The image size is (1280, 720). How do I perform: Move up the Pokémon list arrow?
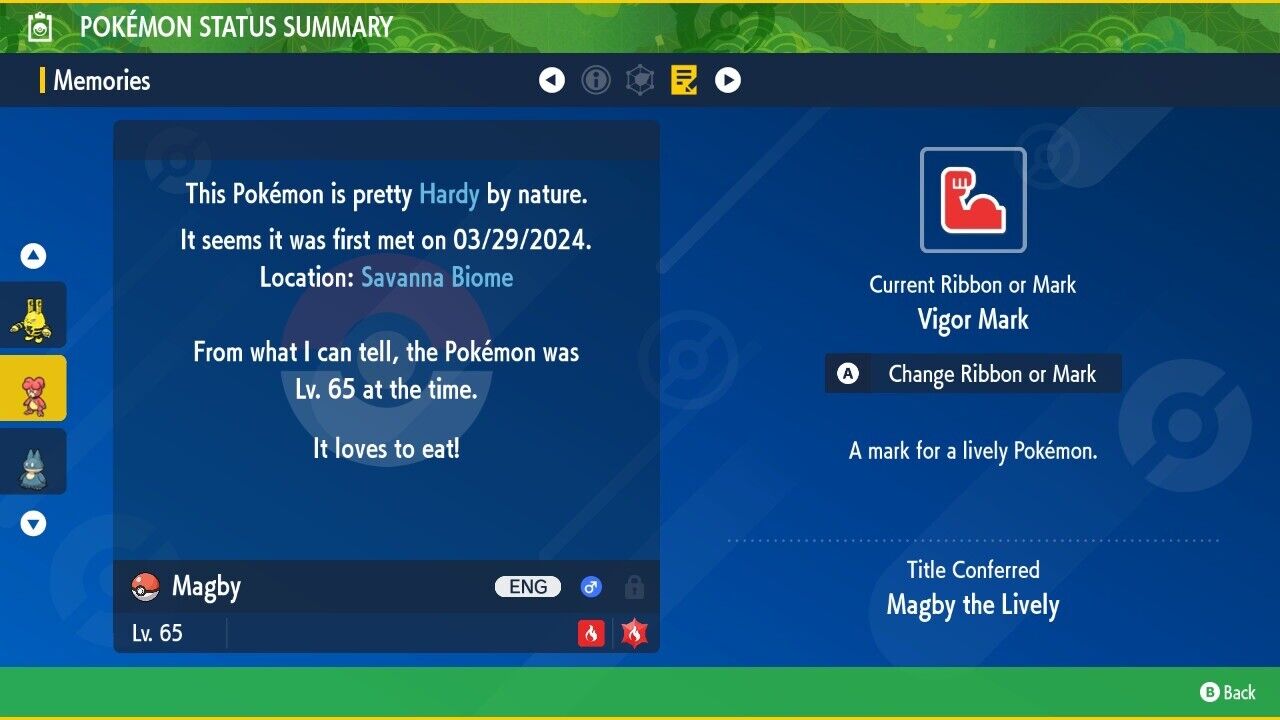pyautogui.click(x=33, y=256)
